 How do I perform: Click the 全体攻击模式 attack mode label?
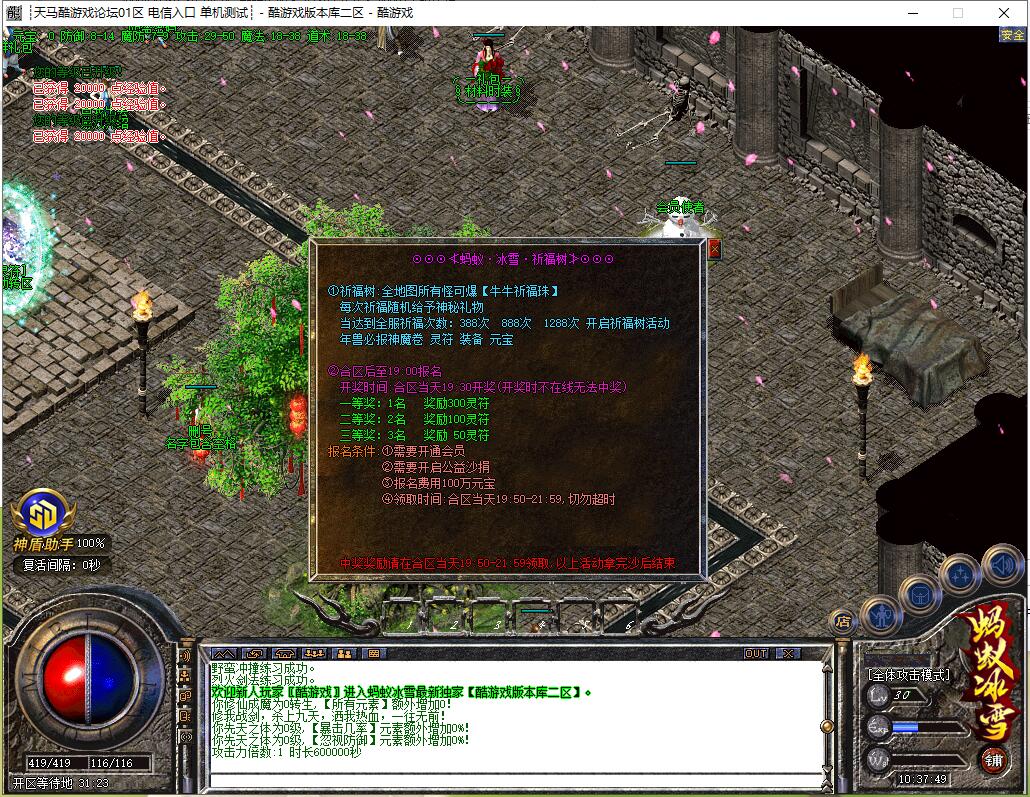(x=908, y=674)
